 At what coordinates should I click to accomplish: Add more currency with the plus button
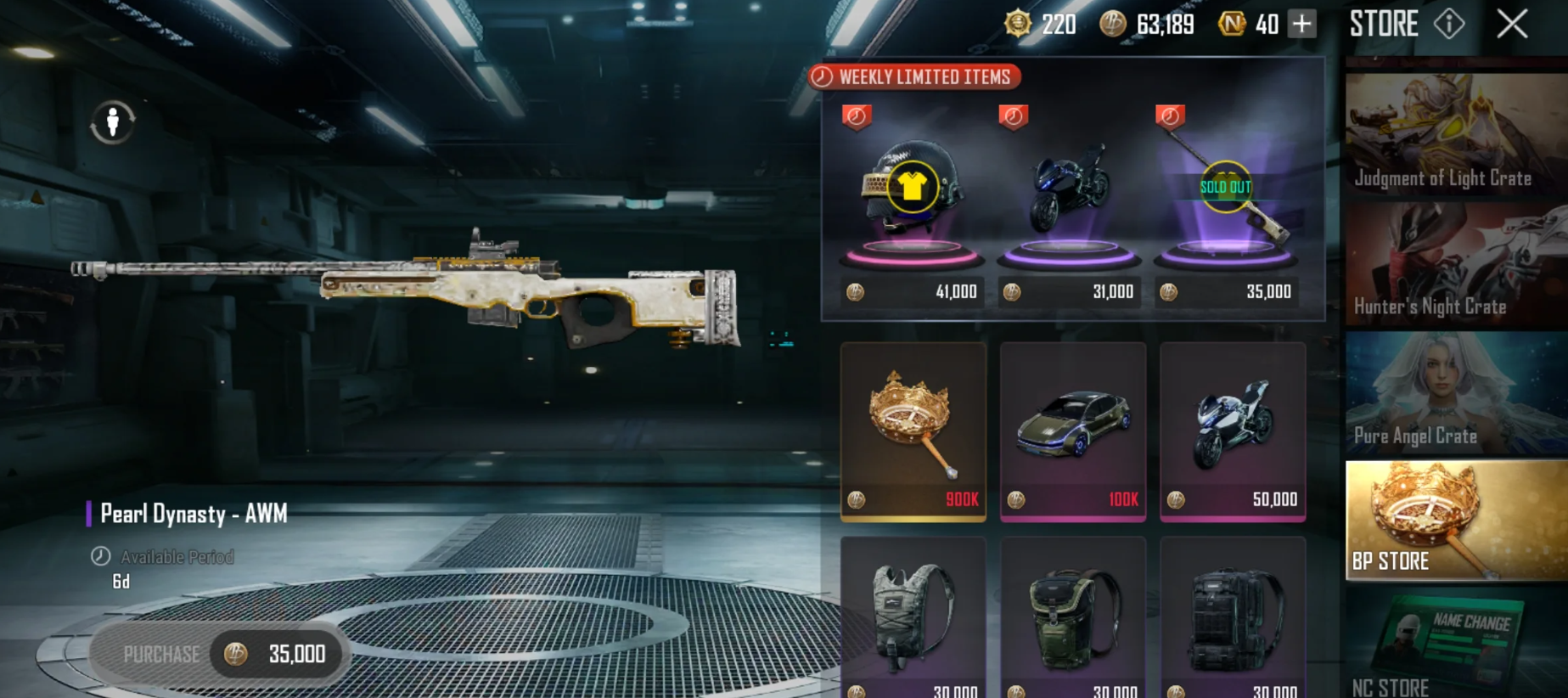(1301, 24)
